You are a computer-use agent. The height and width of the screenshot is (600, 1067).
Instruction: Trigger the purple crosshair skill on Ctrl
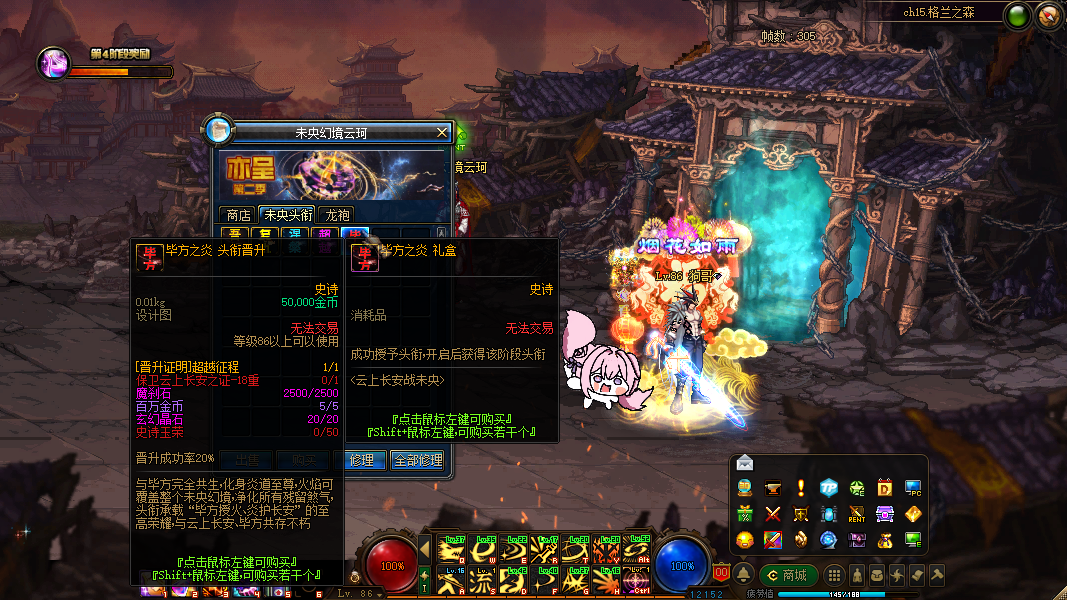637,578
